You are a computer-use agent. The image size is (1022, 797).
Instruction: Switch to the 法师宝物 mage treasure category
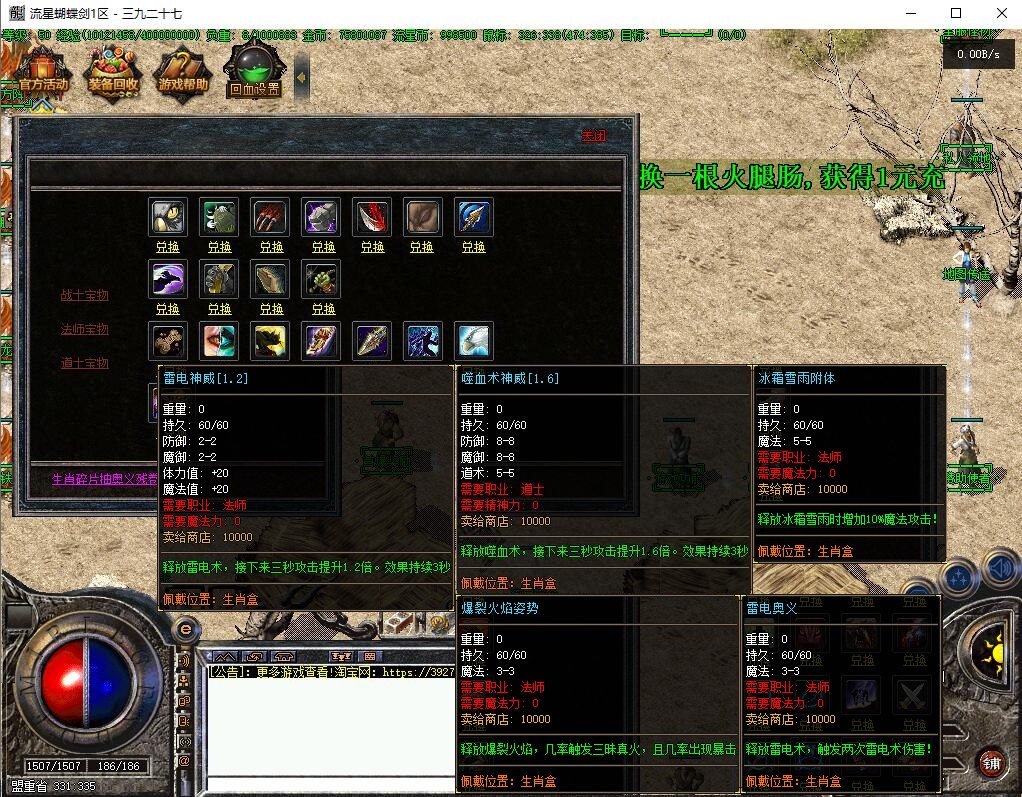[x=84, y=329]
